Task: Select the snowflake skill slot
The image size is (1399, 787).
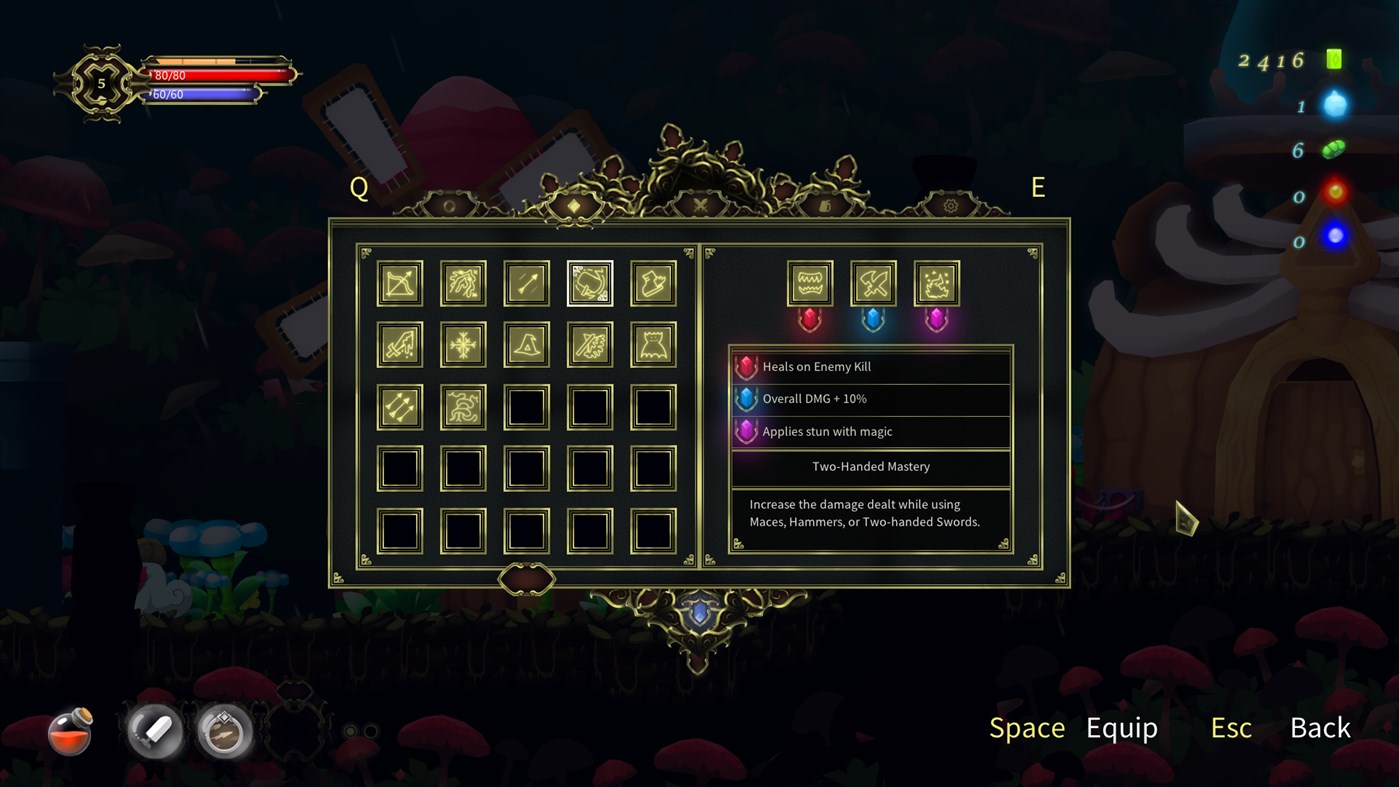Action: point(463,345)
